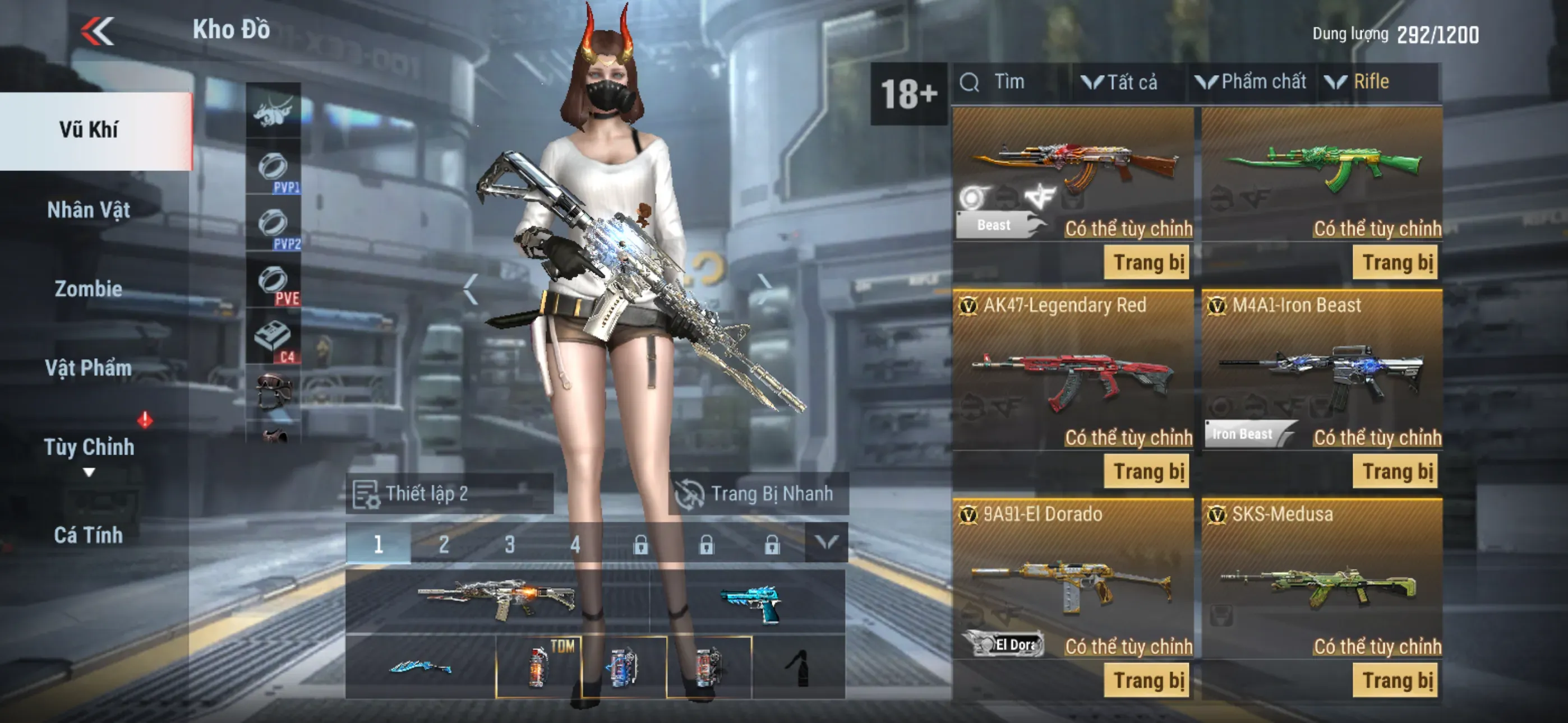The image size is (1568, 723).
Task: Select the Vật Phẩm tab
Action: (x=89, y=368)
